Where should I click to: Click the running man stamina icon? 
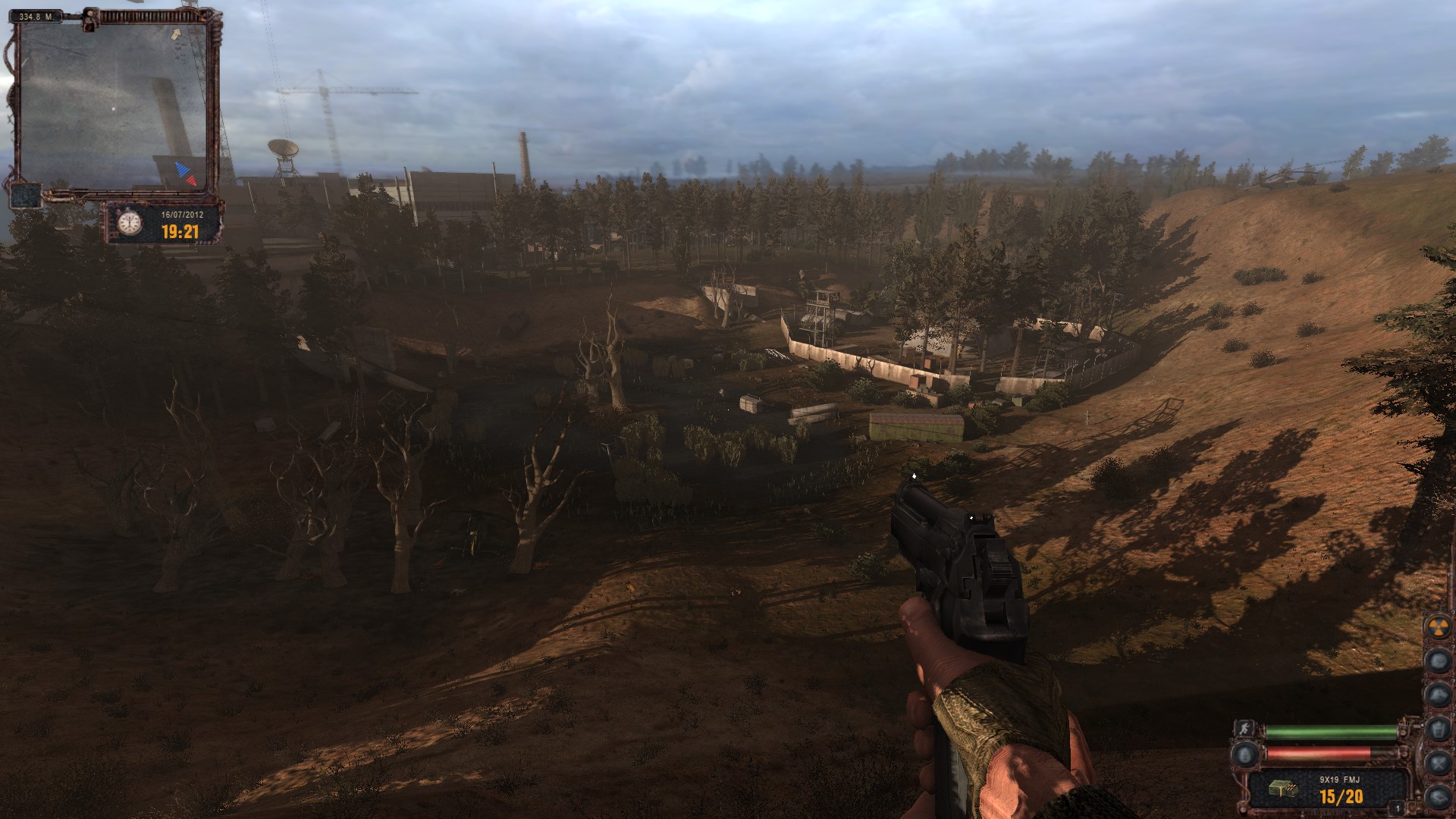1244,729
